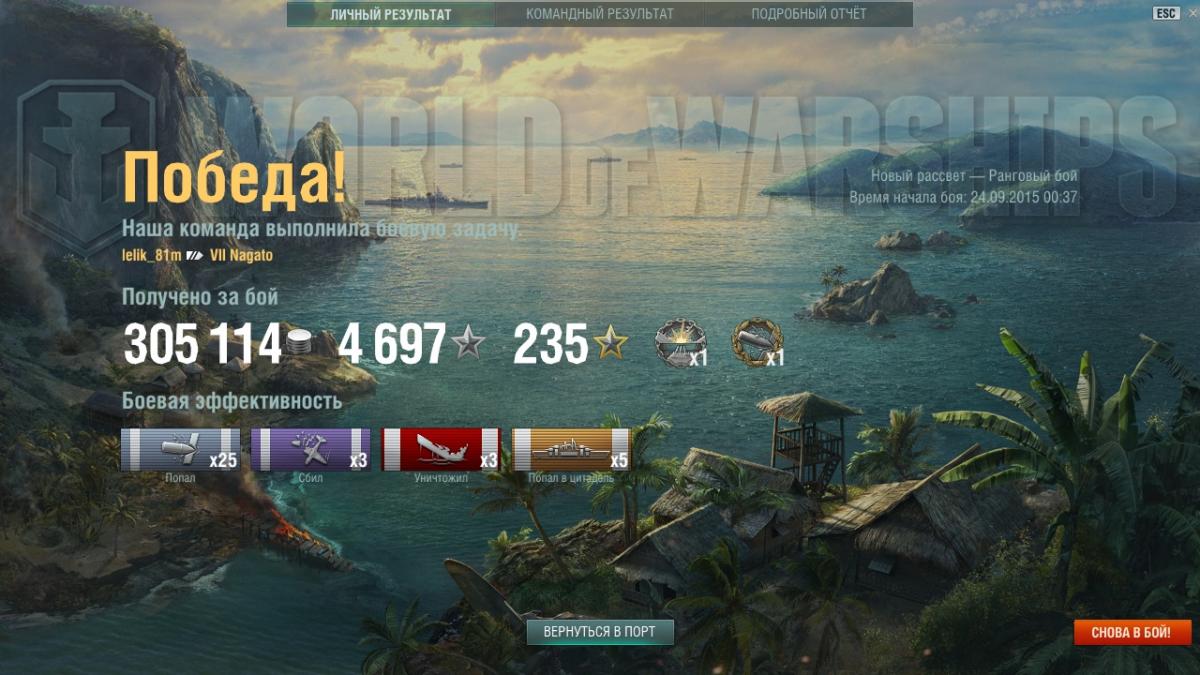Switch to the Личный результат tab
Viewport: 1200px width, 675px height.
click(391, 14)
